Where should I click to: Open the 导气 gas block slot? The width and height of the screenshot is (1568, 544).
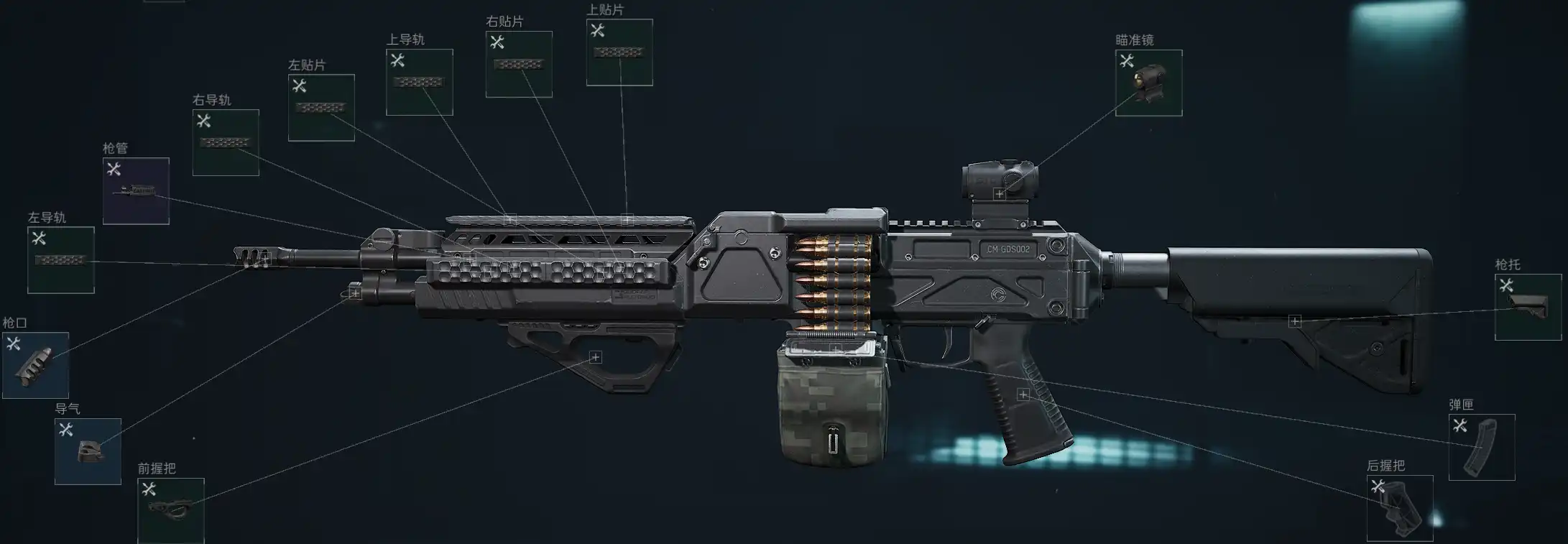pyautogui.click(x=88, y=451)
